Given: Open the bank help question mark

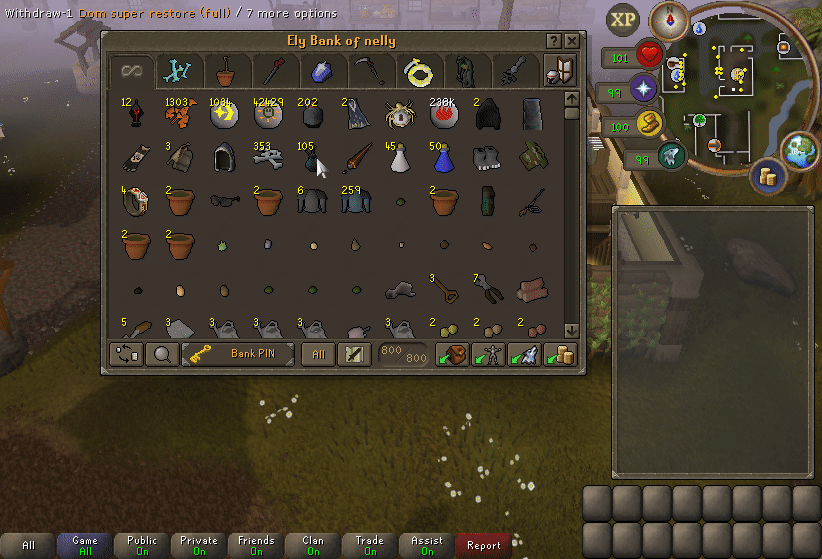Looking at the screenshot, I should coord(553,41).
